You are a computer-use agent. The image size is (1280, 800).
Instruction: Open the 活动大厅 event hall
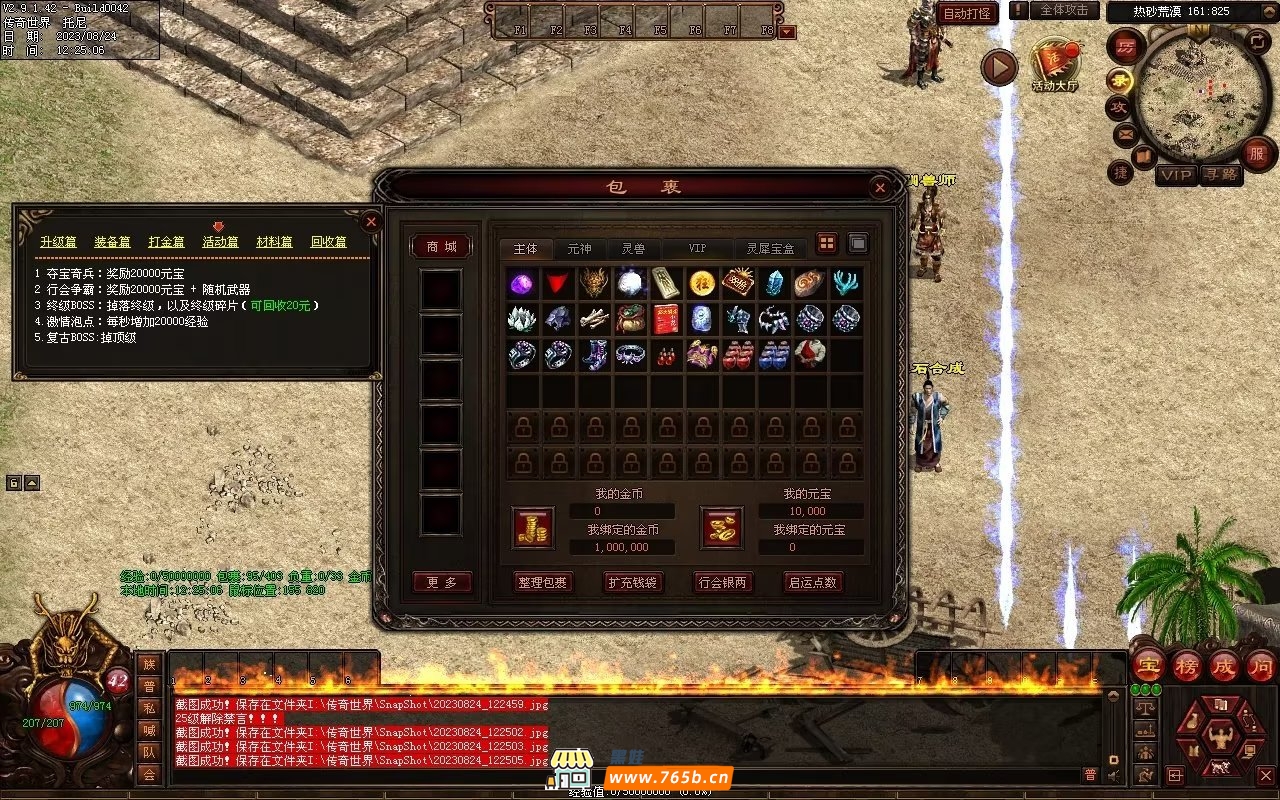(1055, 66)
